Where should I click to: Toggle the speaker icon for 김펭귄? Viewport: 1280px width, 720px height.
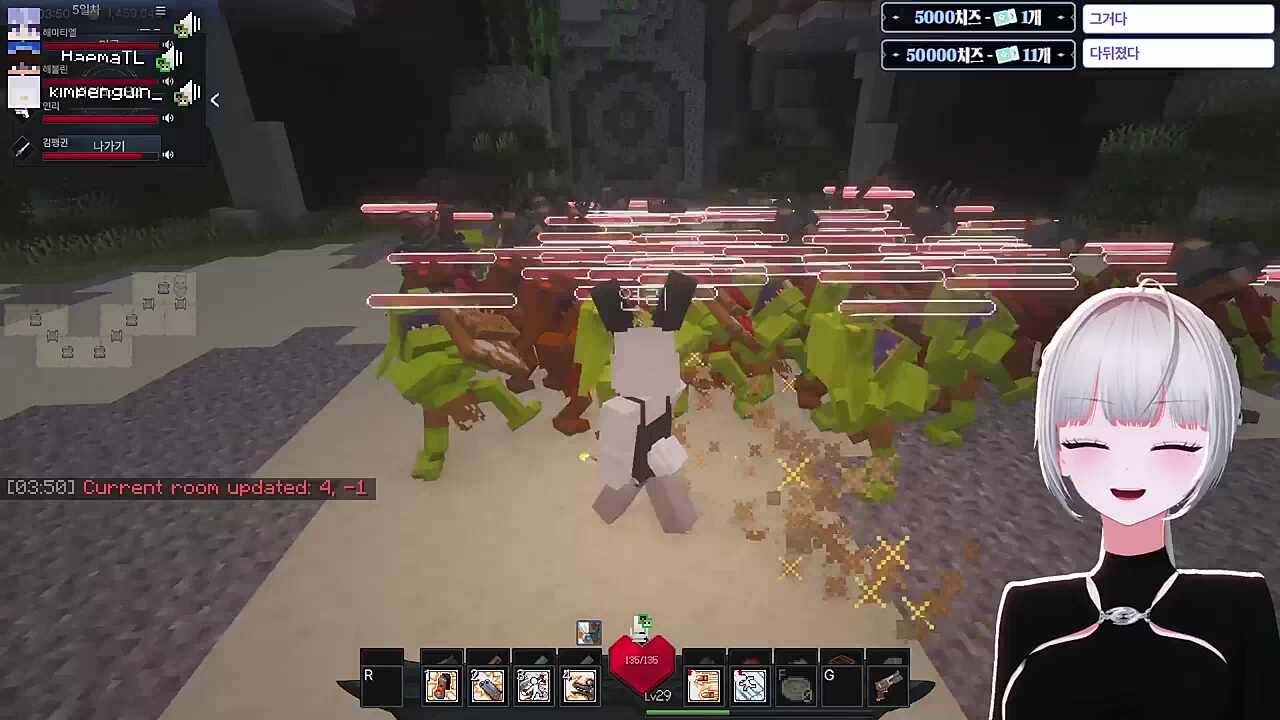(168, 154)
